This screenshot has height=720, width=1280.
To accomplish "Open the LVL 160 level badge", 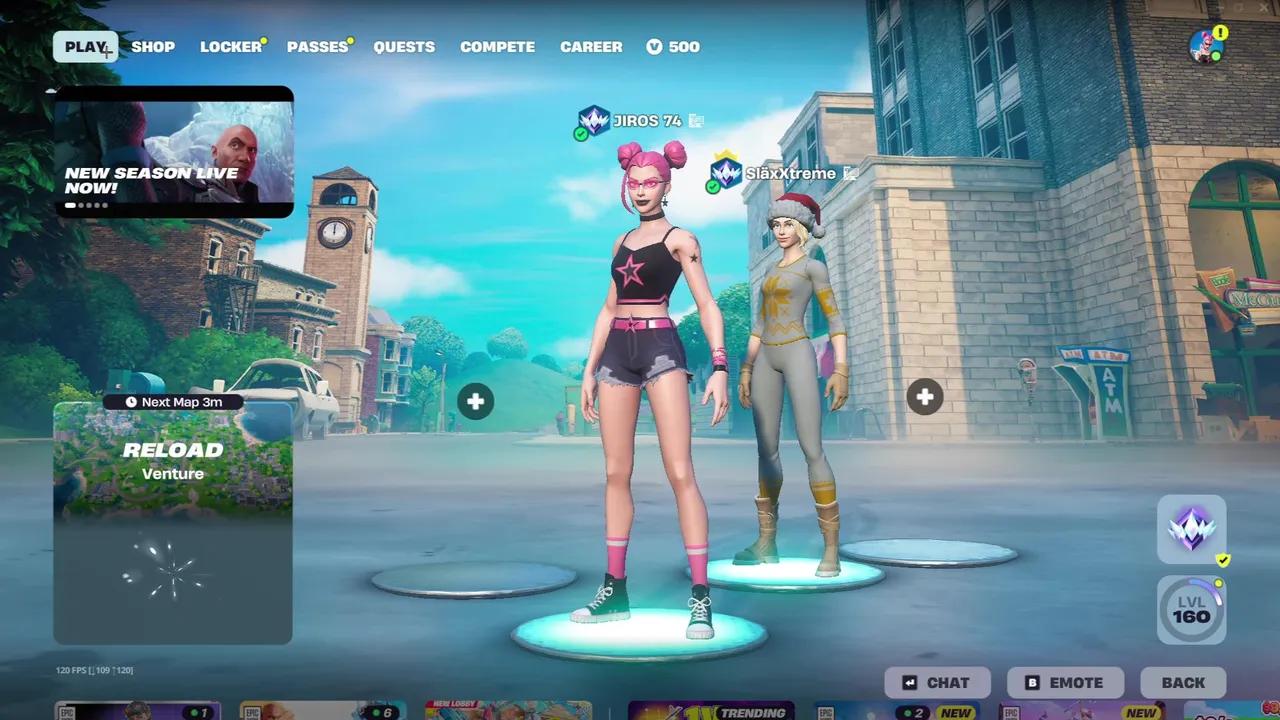I will click(1190, 609).
